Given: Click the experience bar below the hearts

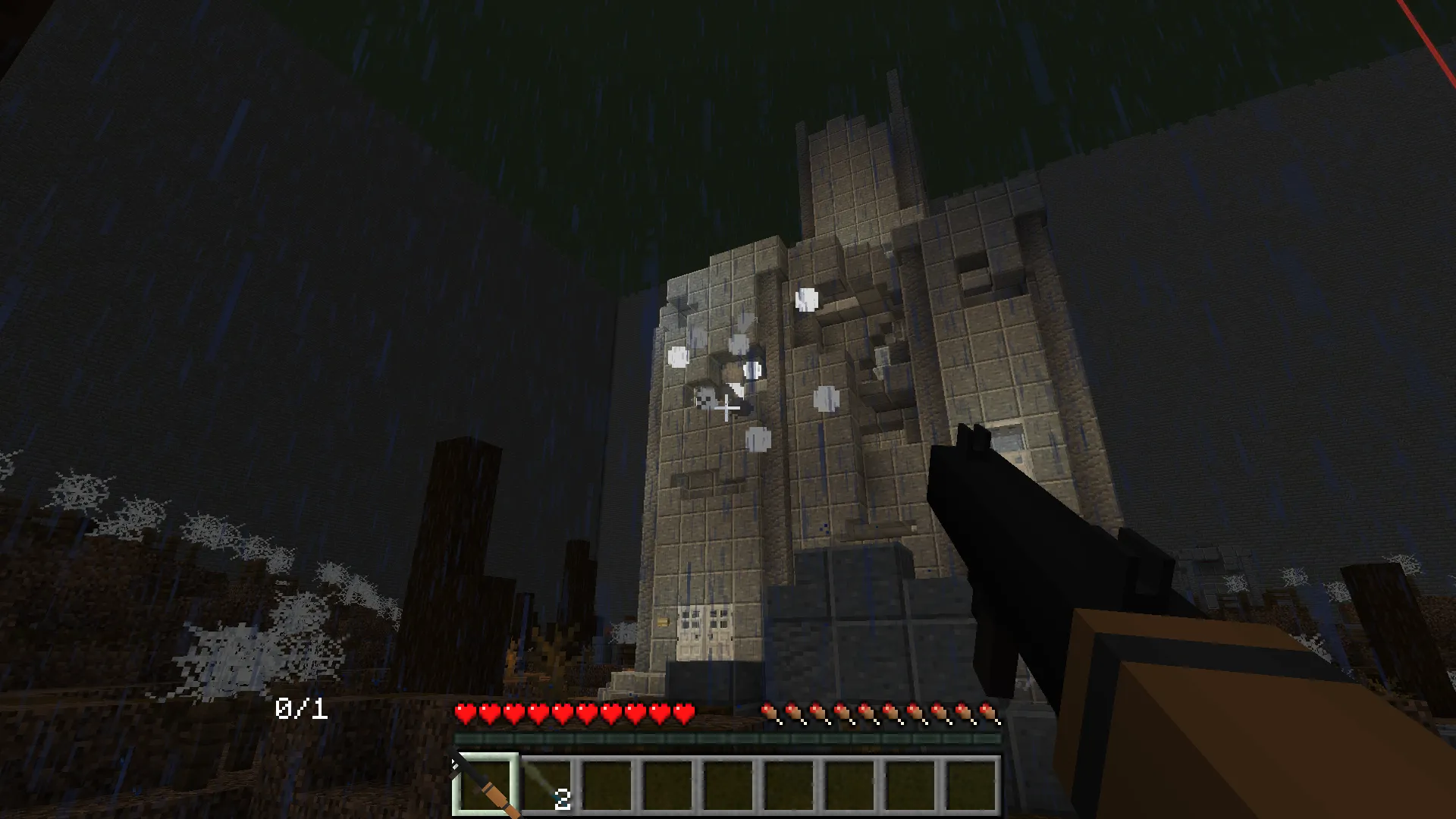Looking at the screenshot, I should point(728,737).
